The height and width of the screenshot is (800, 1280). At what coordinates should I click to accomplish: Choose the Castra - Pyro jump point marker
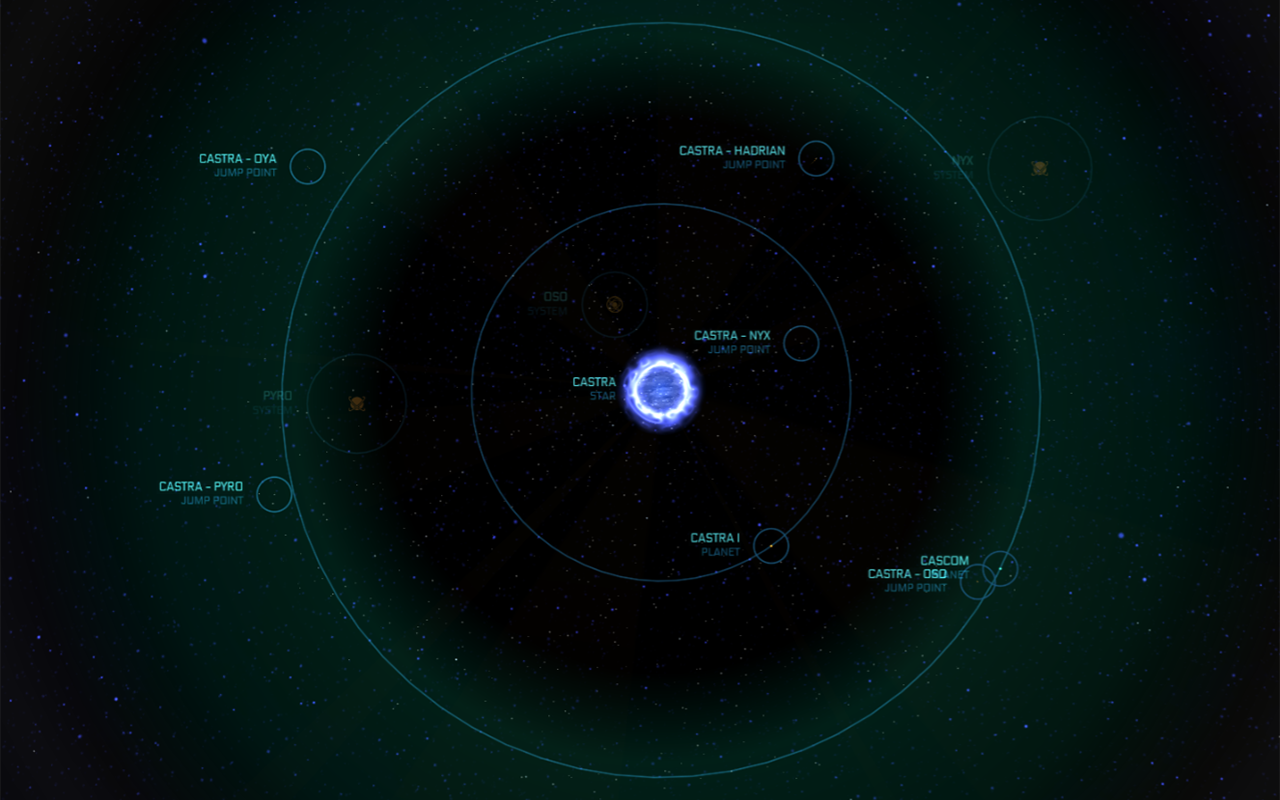[x=274, y=494]
